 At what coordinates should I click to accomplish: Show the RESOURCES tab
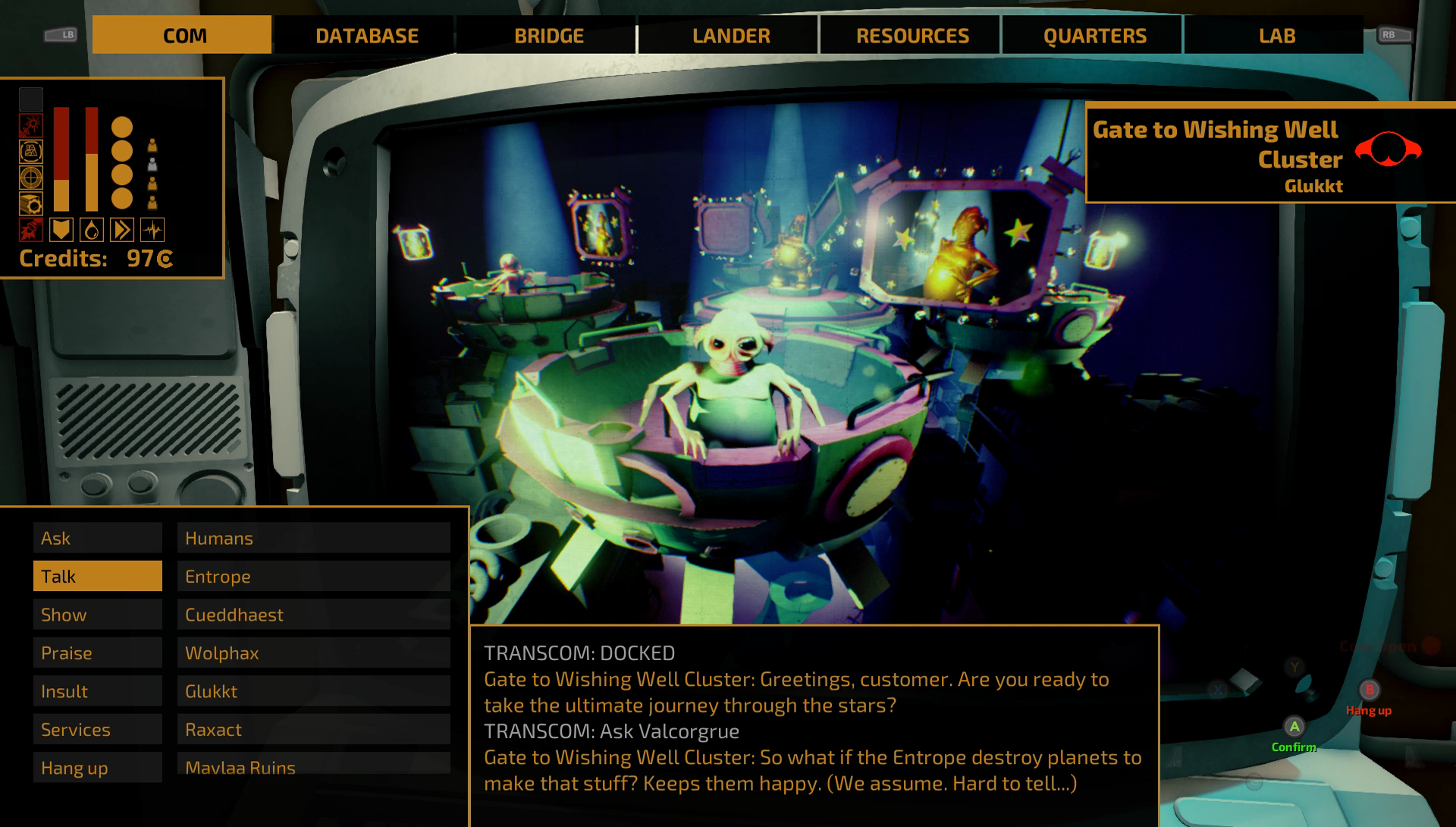tap(912, 36)
